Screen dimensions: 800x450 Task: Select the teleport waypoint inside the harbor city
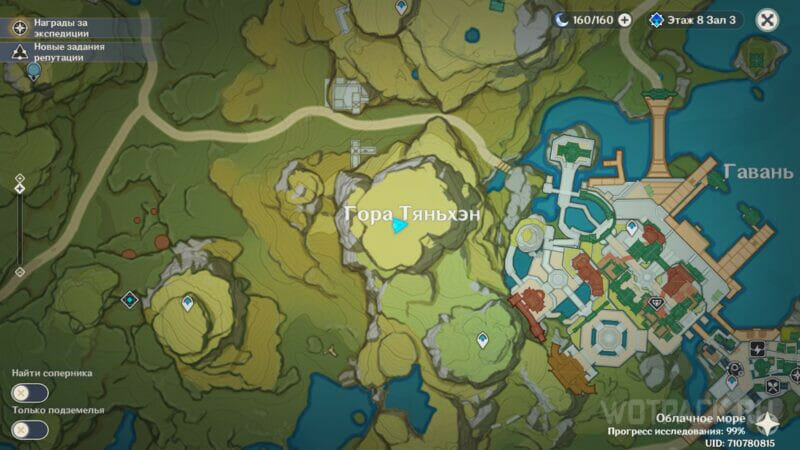click(x=631, y=228)
